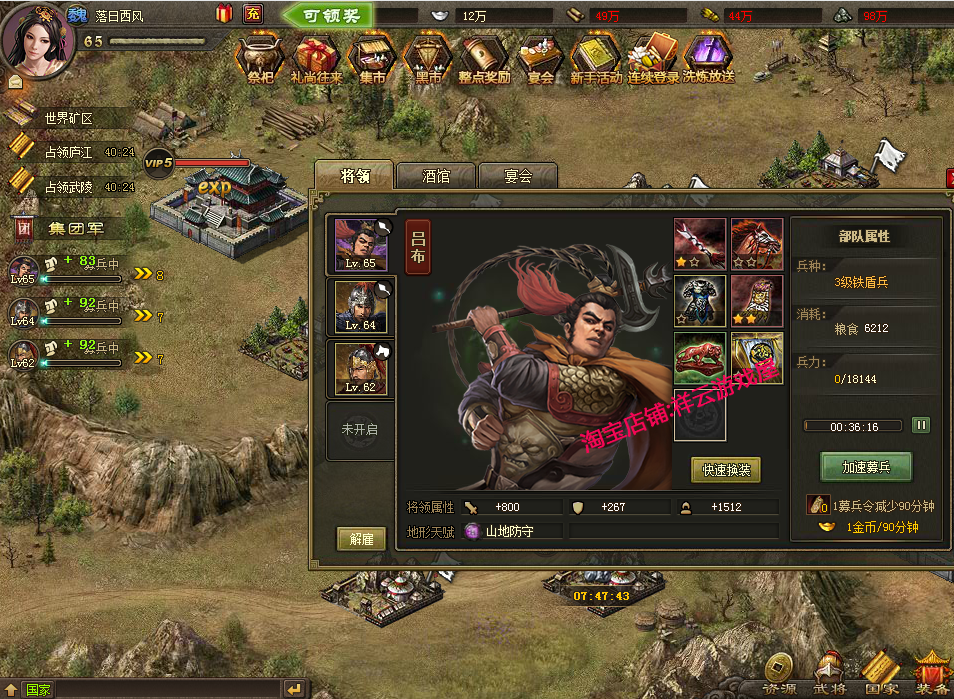Claim reward with 可领奖 button

pyautogui.click(x=326, y=15)
